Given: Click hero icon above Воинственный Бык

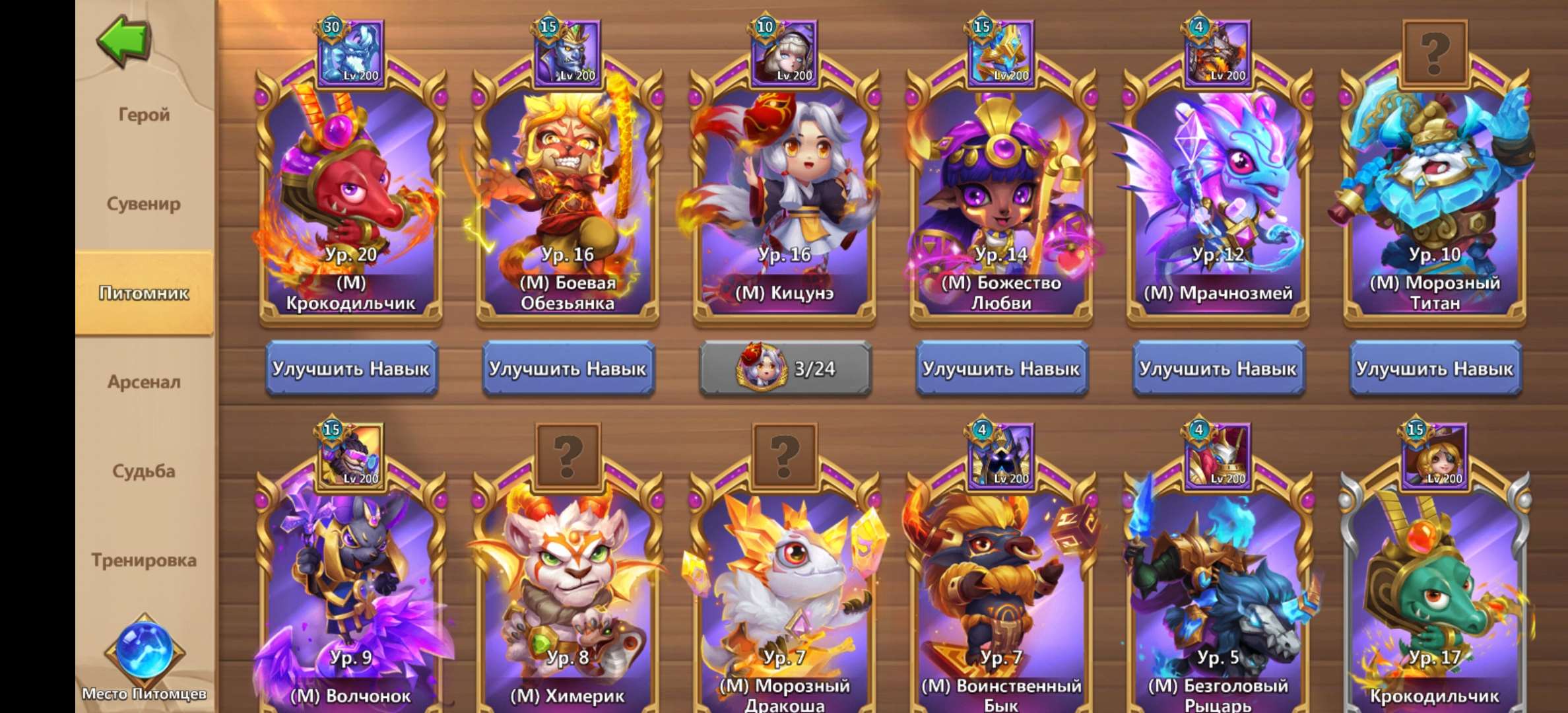Looking at the screenshot, I should (x=1002, y=456).
